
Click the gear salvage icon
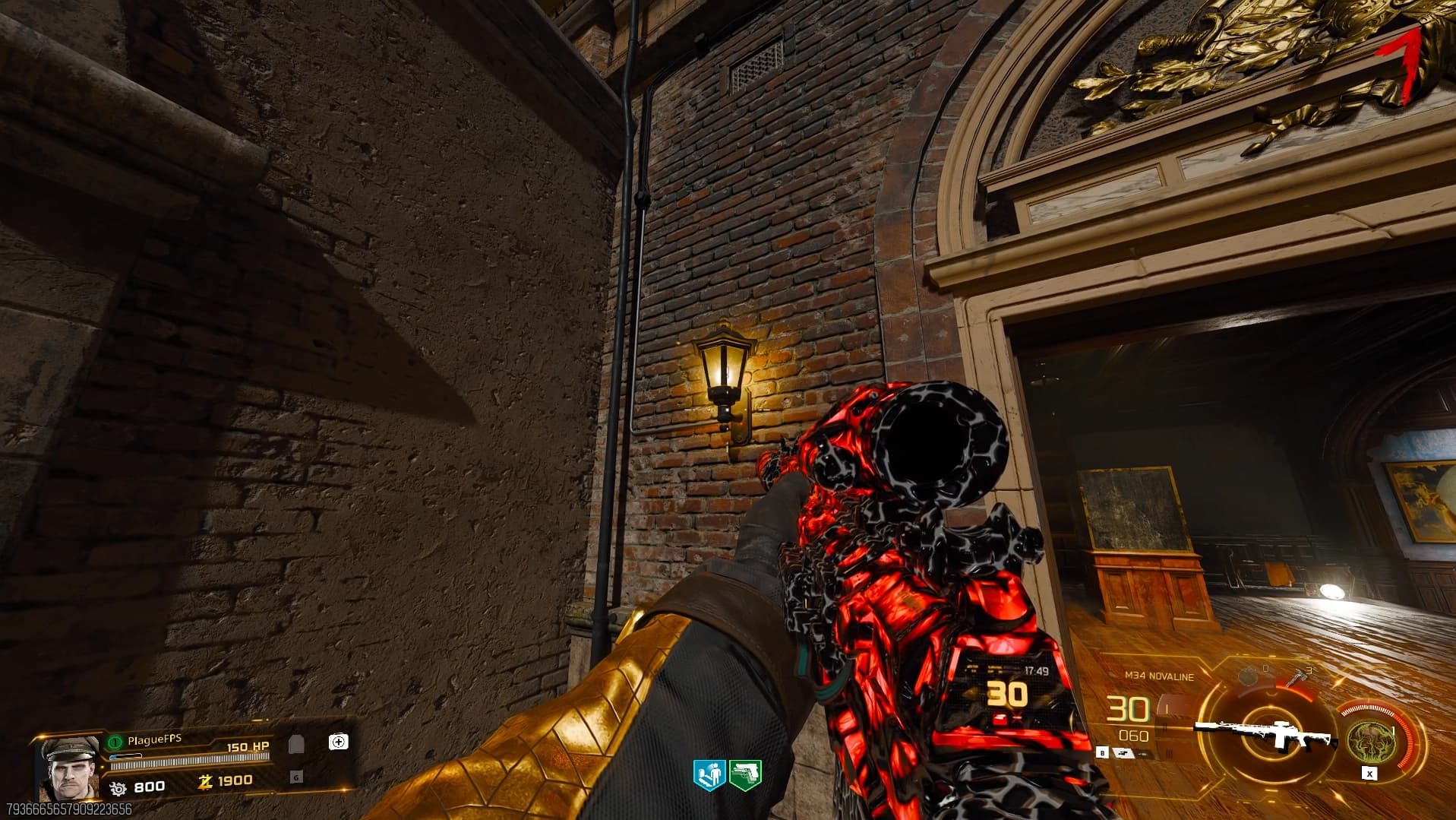pyautogui.click(x=118, y=788)
